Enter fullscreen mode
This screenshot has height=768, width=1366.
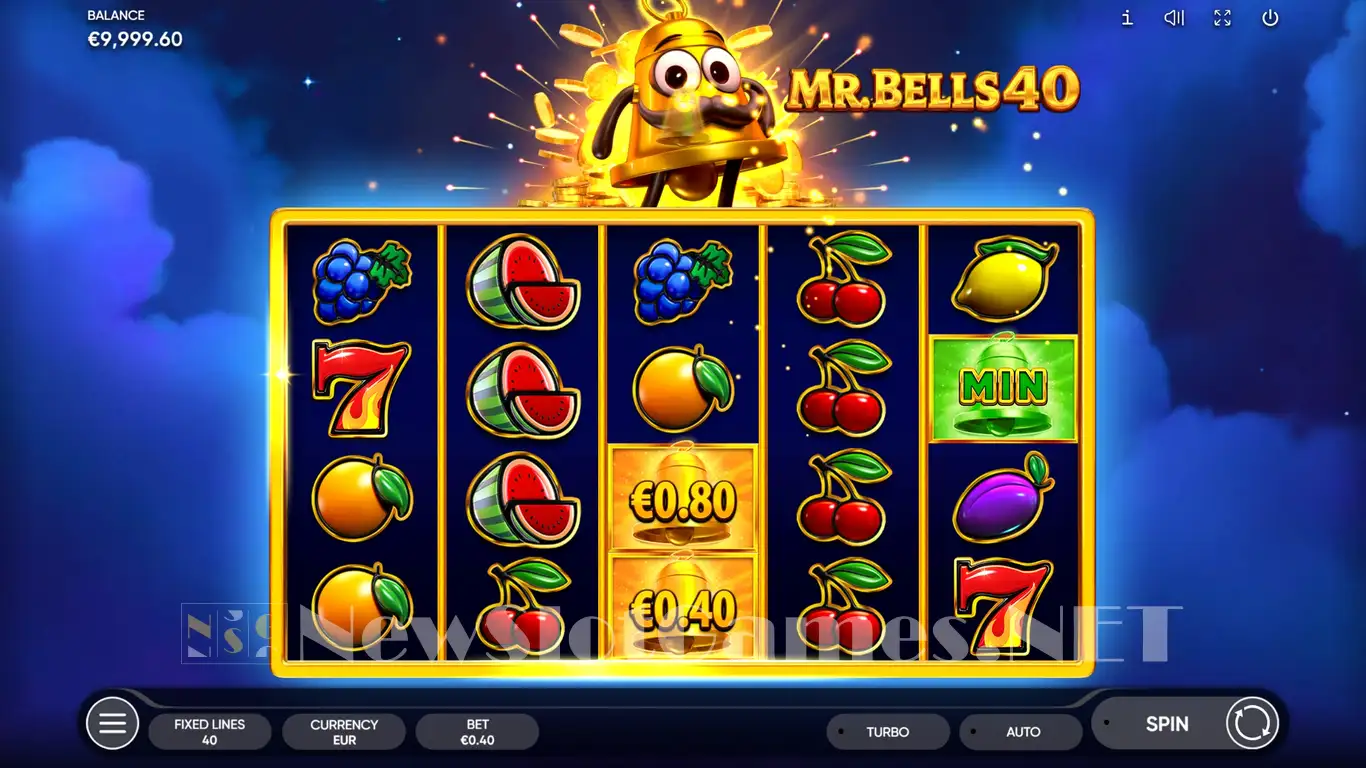tap(1222, 18)
